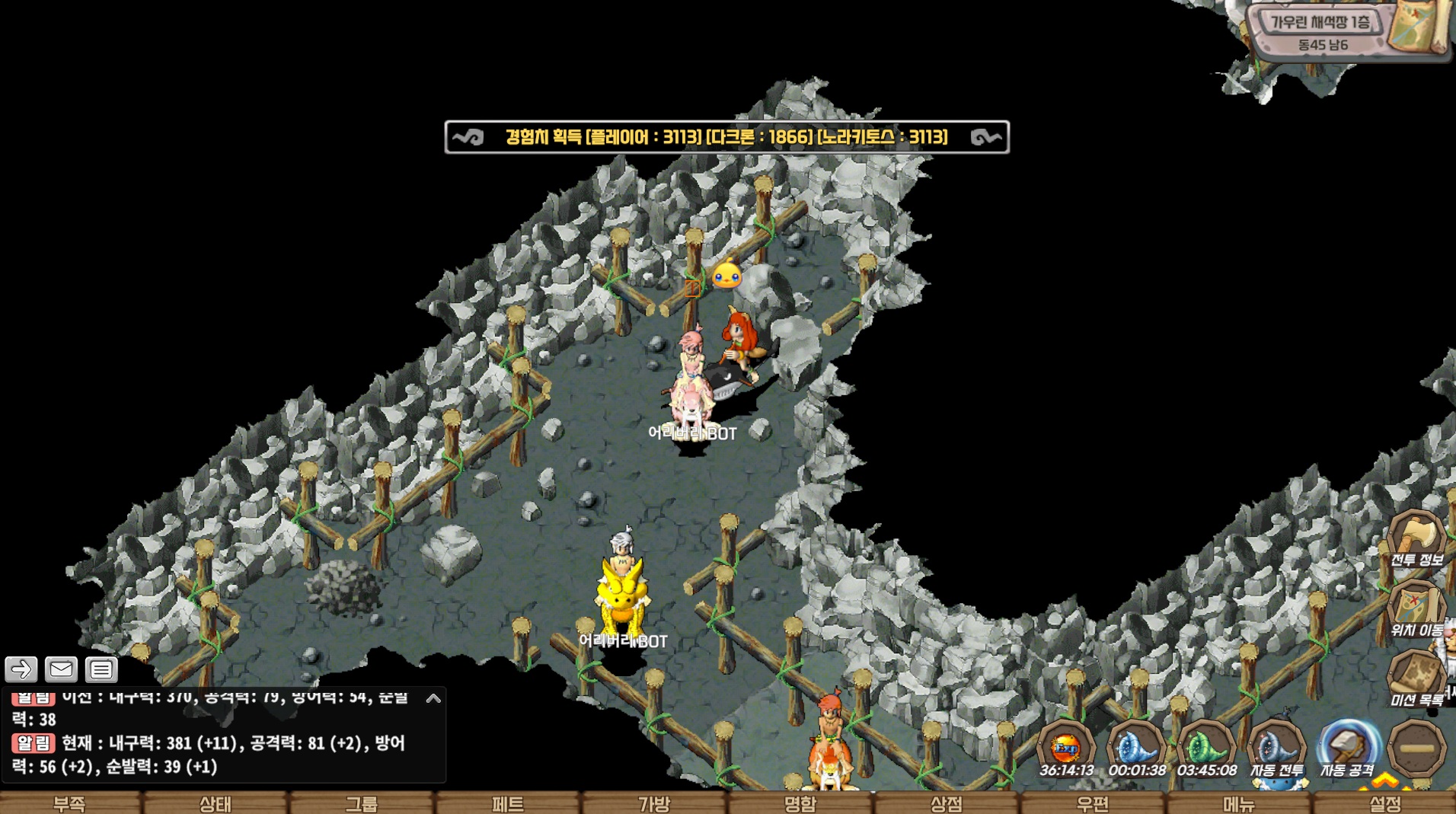
Task: Open the 메뉴 (main menu) button
Action: tap(1239, 803)
